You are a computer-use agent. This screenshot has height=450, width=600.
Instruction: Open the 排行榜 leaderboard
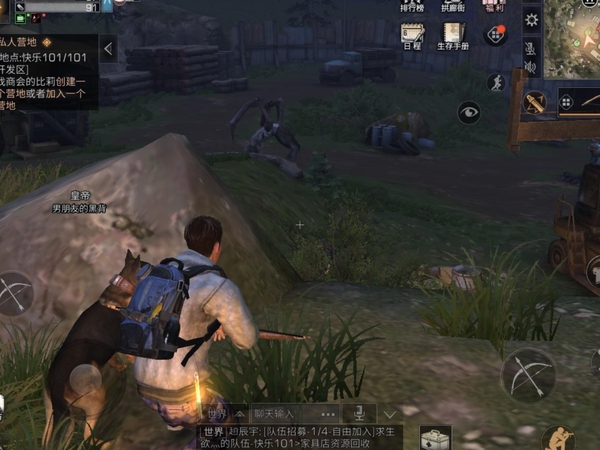411,5
